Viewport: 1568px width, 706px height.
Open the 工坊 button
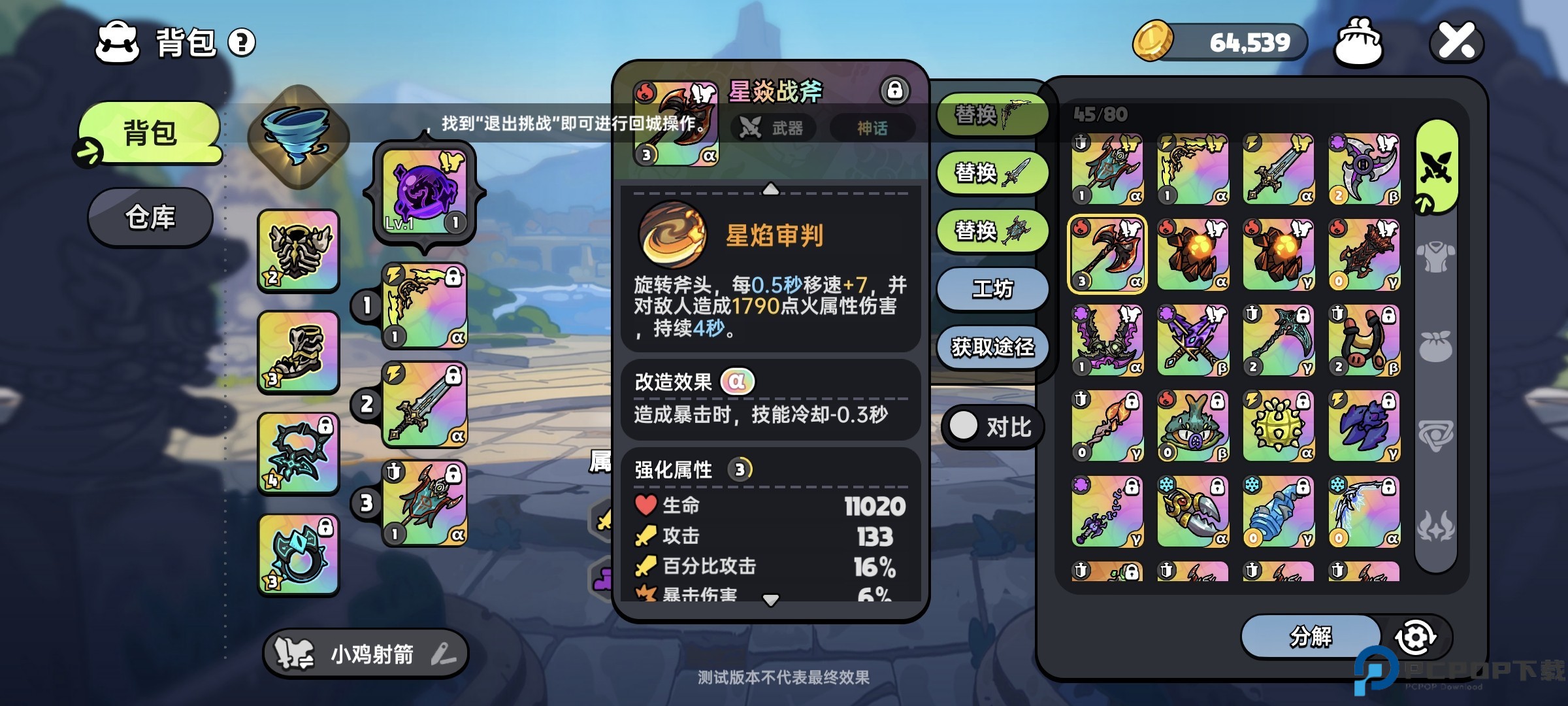(x=991, y=288)
